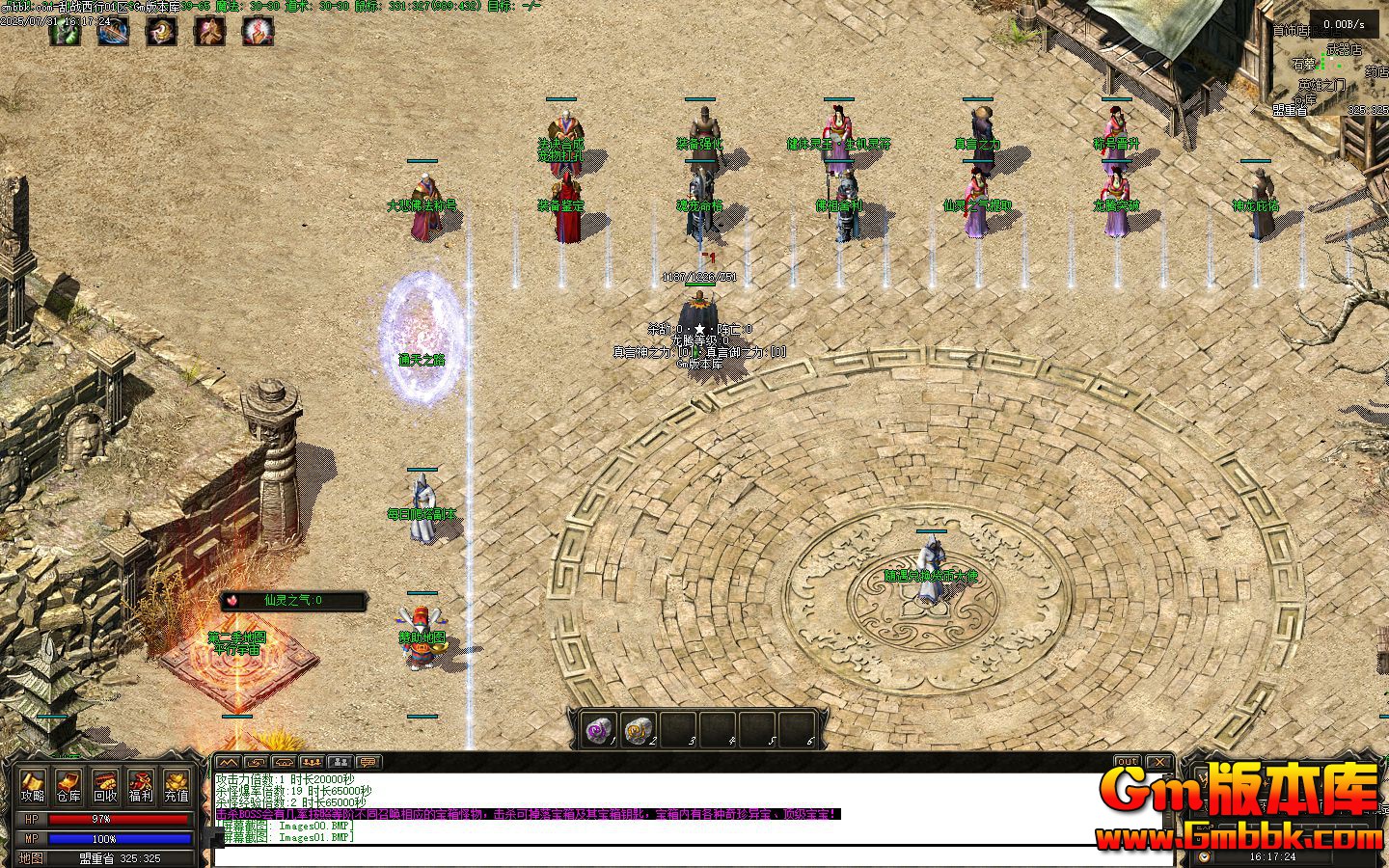
Task: Open the 充值 recharge button
Action: (x=177, y=785)
